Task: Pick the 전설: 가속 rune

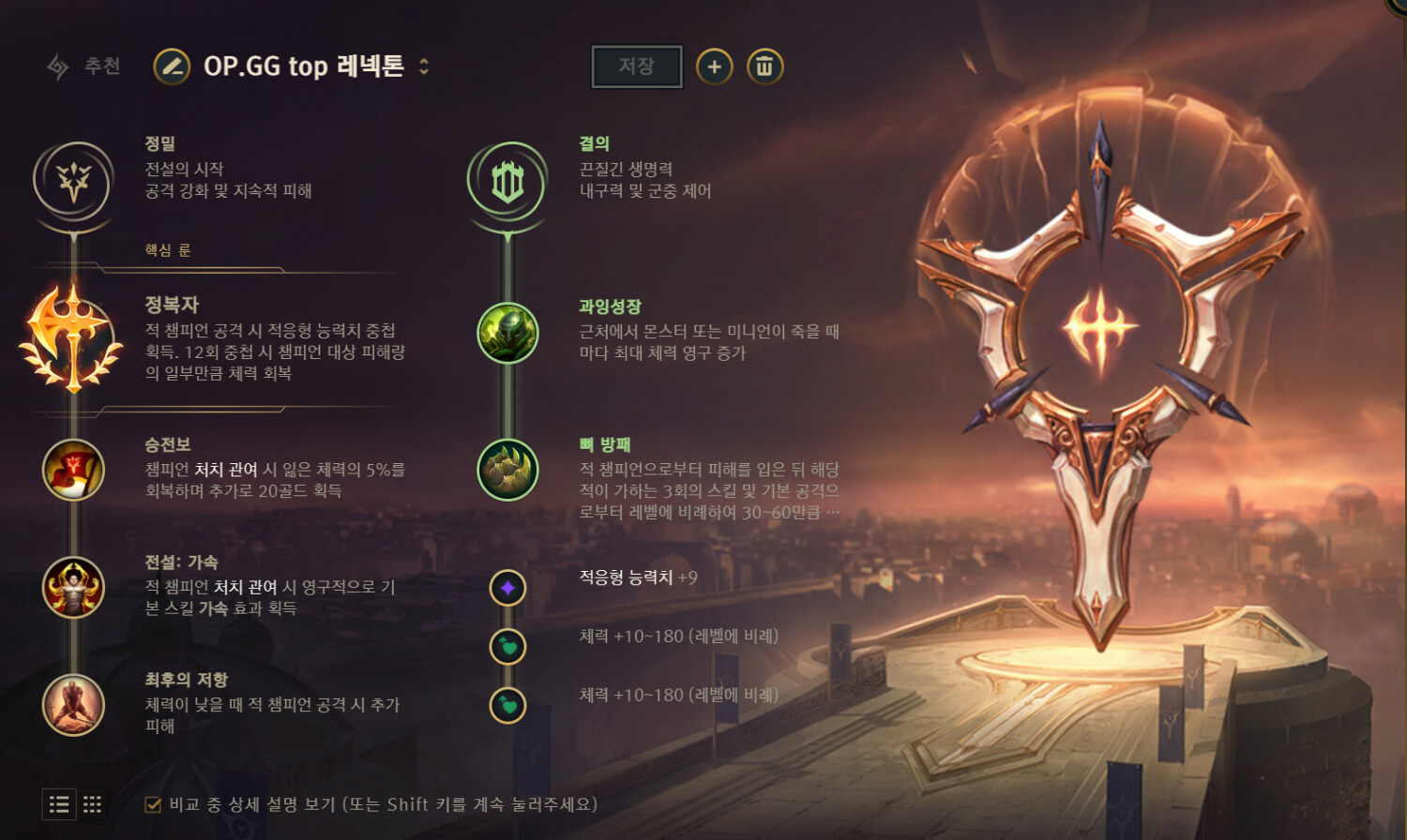Action: point(73,588)
